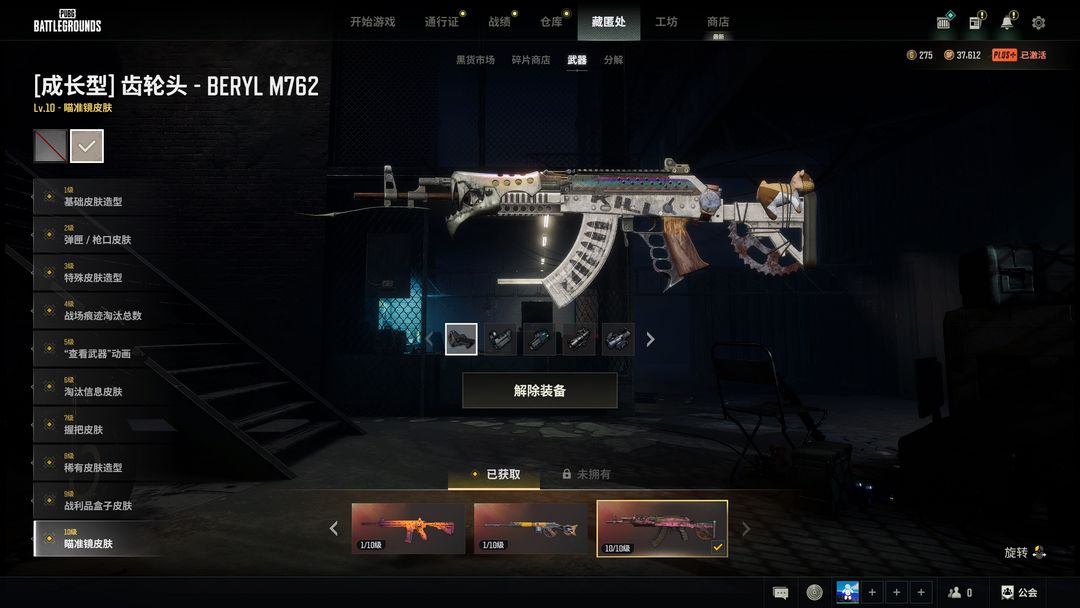
Task: Open the notifications bell
Action: (1007, 23)
